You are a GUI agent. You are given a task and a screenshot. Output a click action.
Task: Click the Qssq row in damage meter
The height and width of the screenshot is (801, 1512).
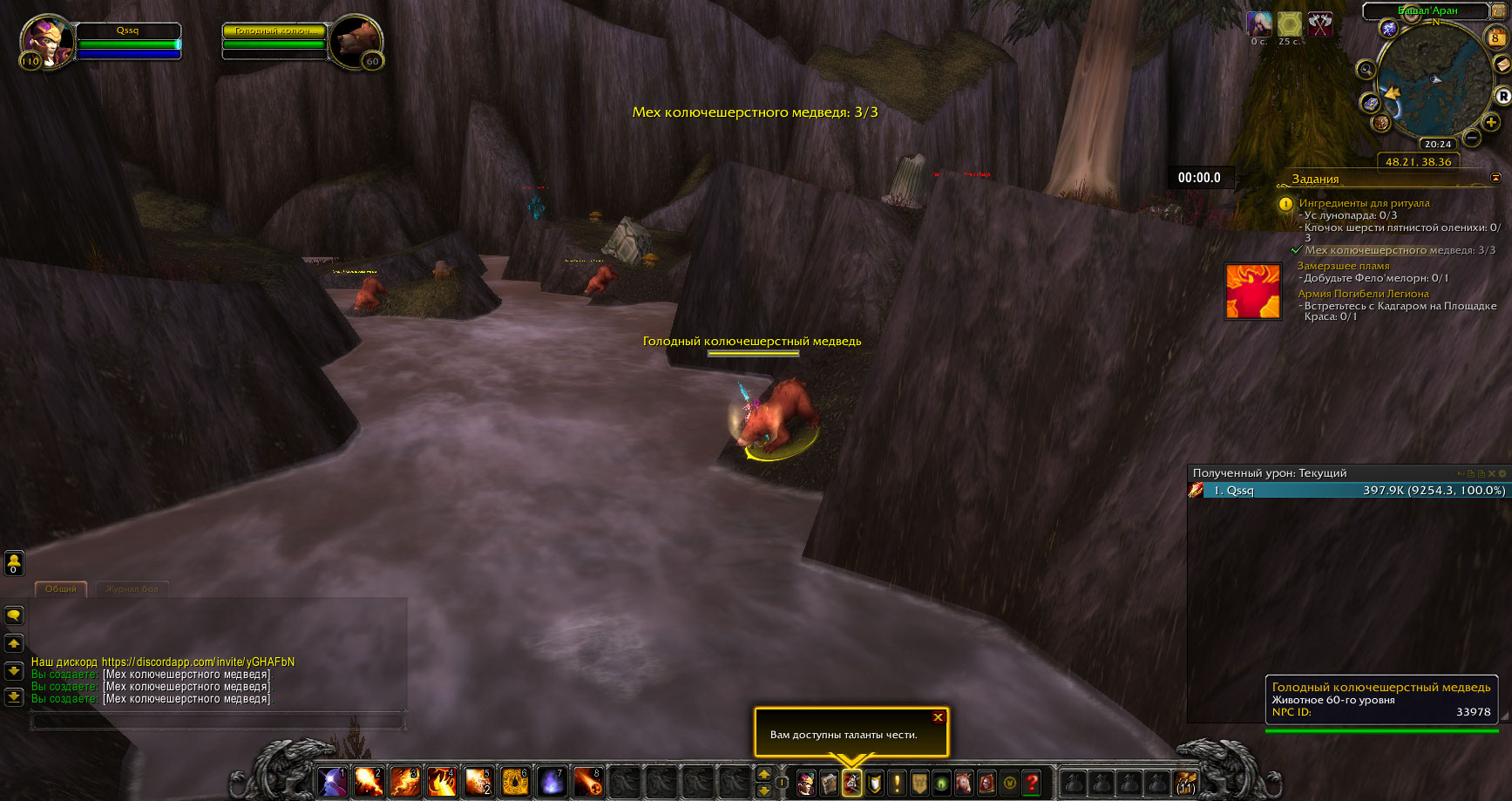coord(1346,491)
